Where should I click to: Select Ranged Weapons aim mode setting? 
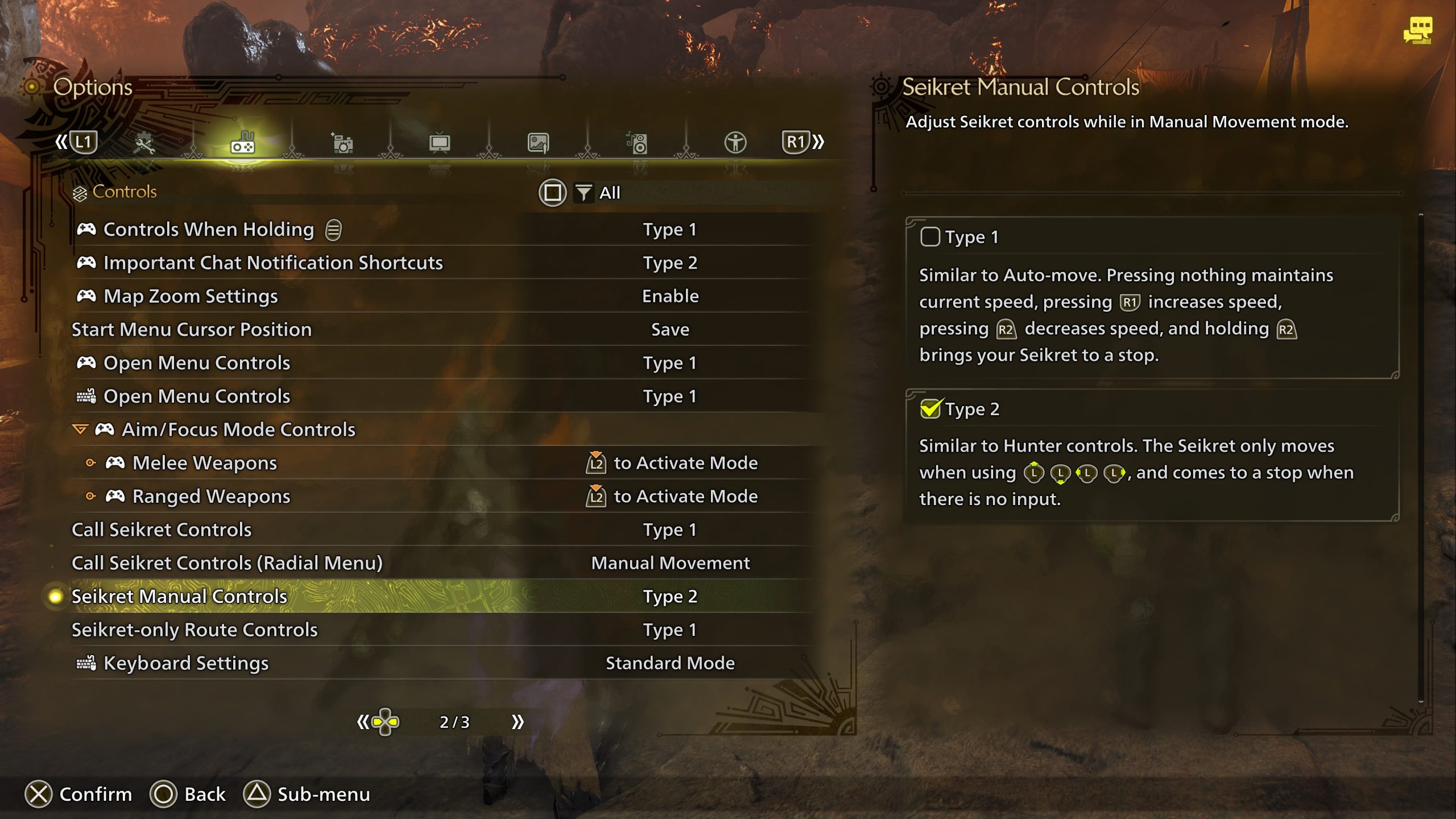211,497
